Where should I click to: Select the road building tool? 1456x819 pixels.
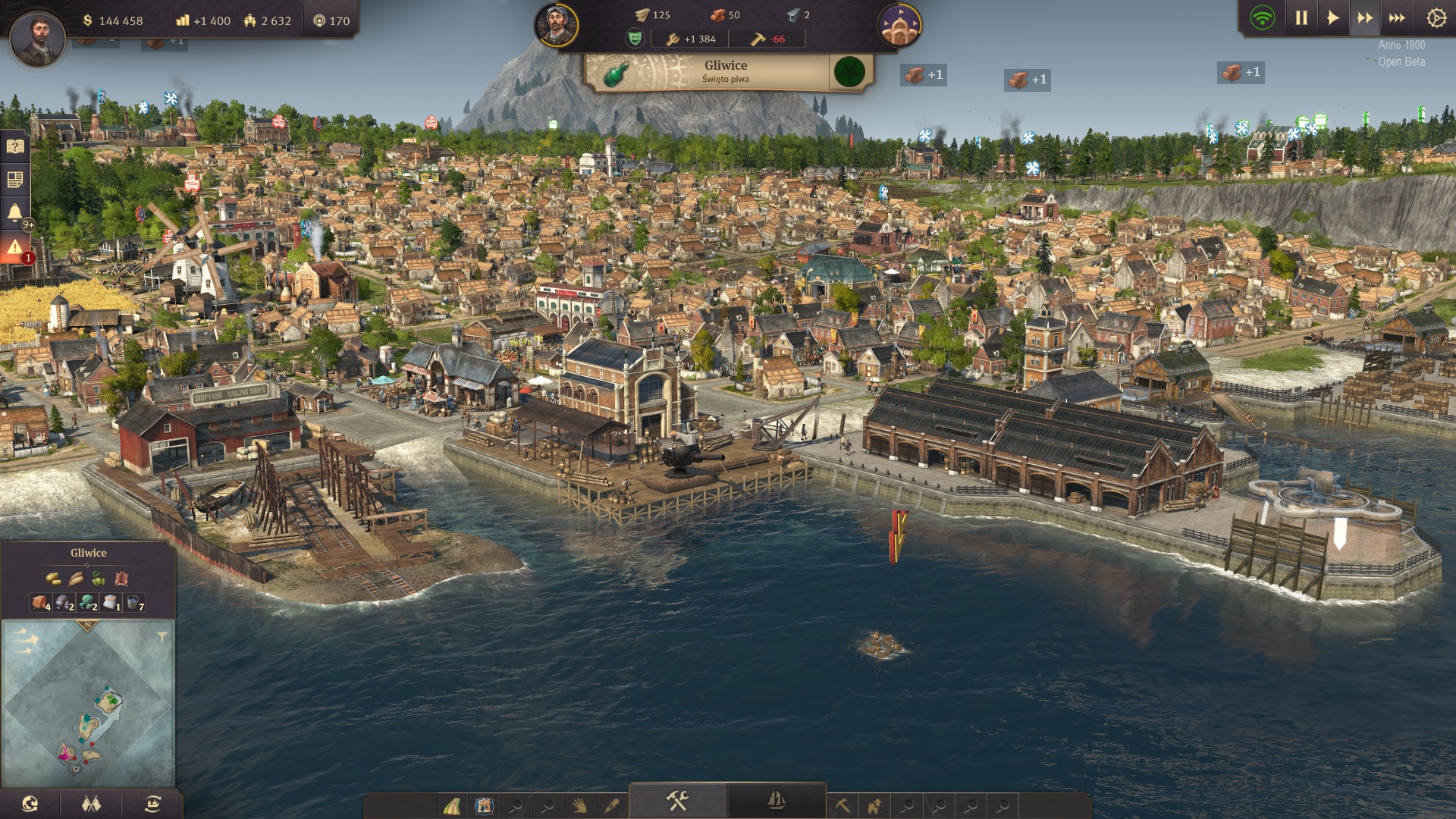coord(452,805)
